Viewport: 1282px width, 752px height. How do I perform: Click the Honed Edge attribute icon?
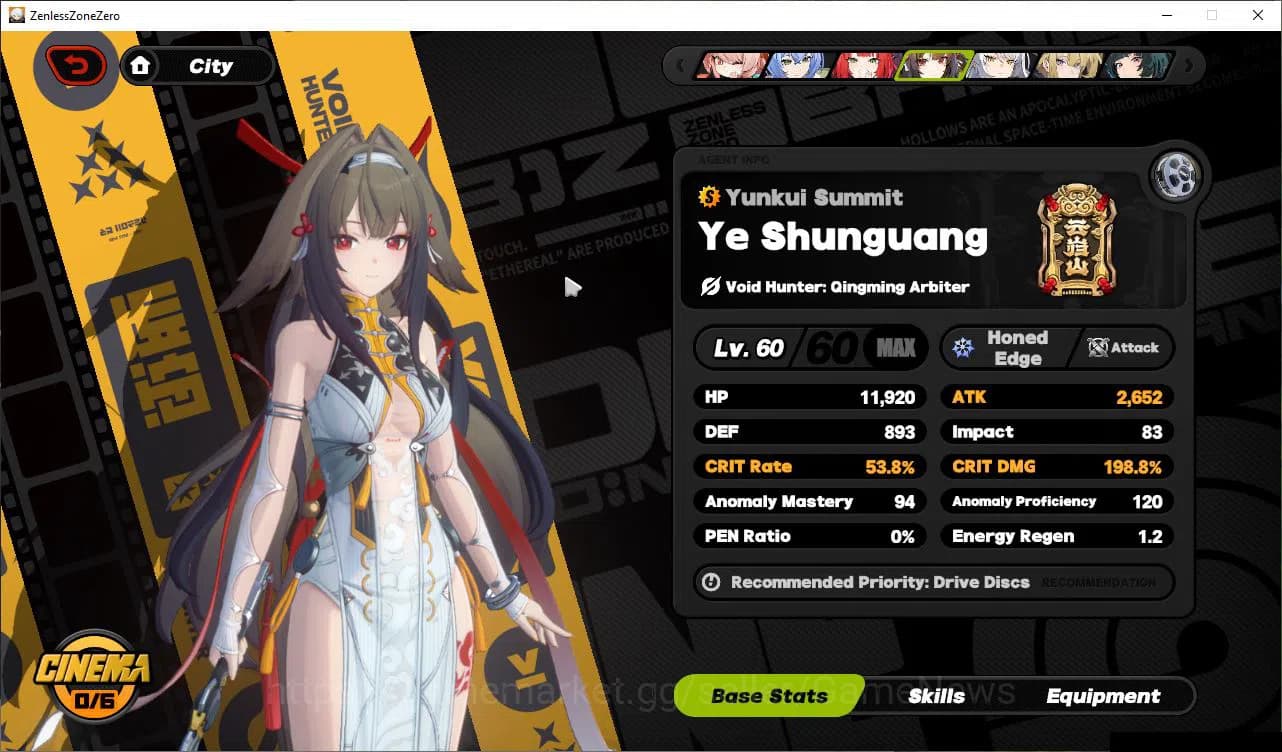coord(962,347)
